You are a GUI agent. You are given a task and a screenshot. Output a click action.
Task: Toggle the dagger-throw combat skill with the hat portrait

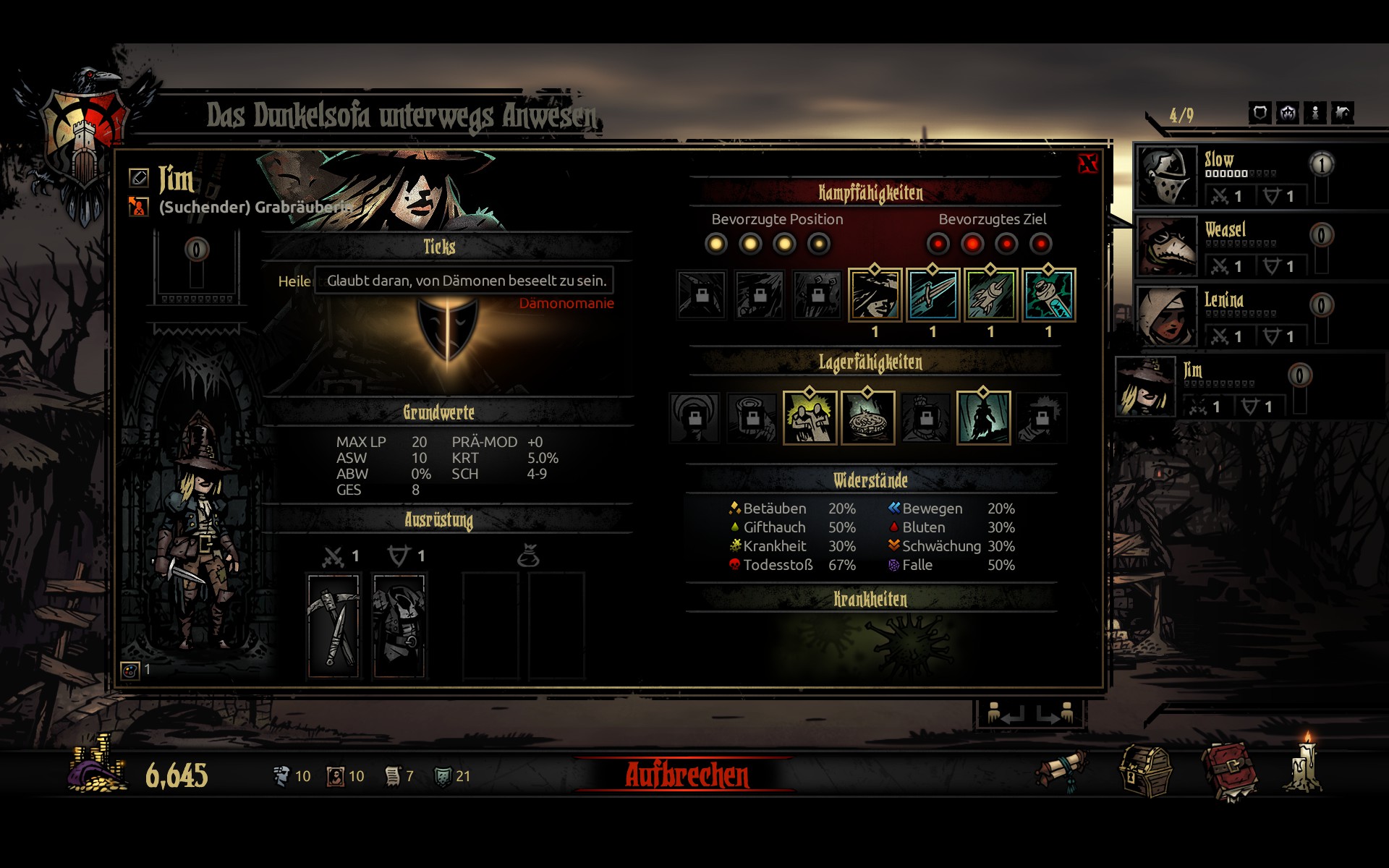click(875, 294)
